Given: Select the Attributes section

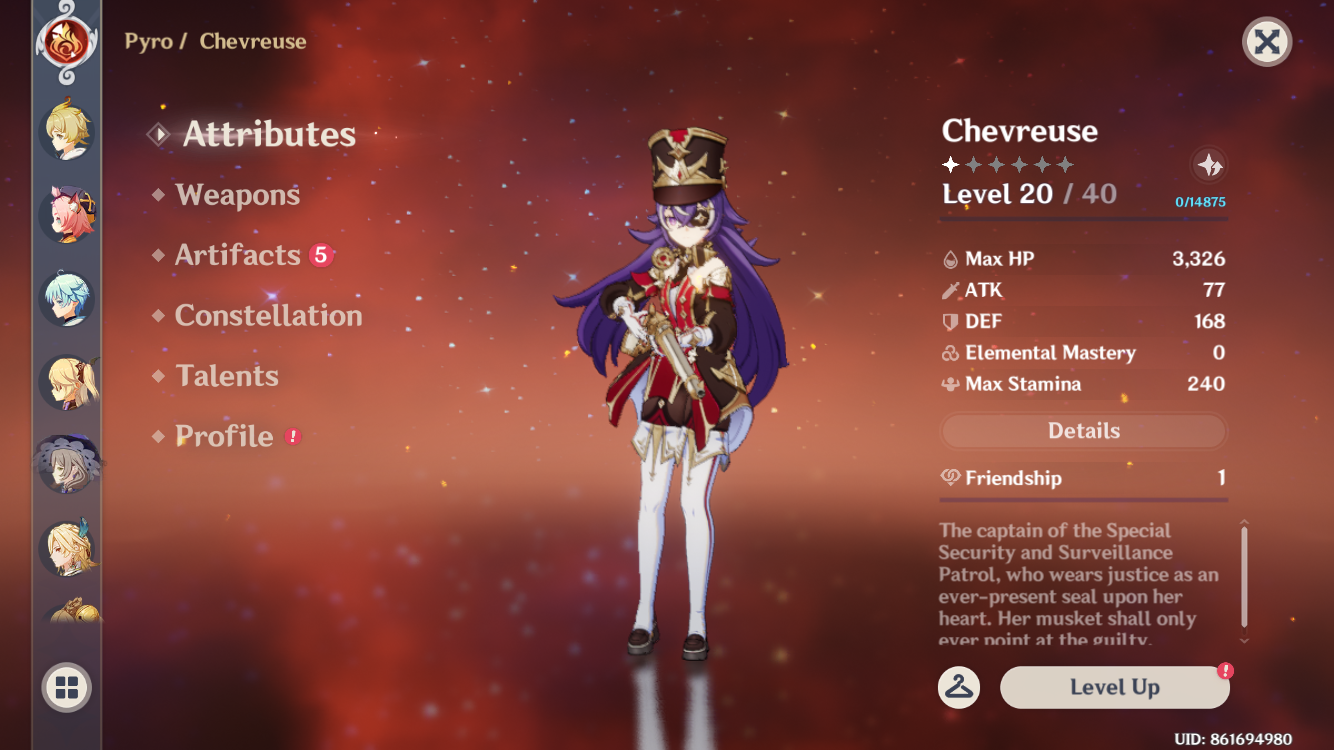Looking at the screenshot, I should 270,135.
